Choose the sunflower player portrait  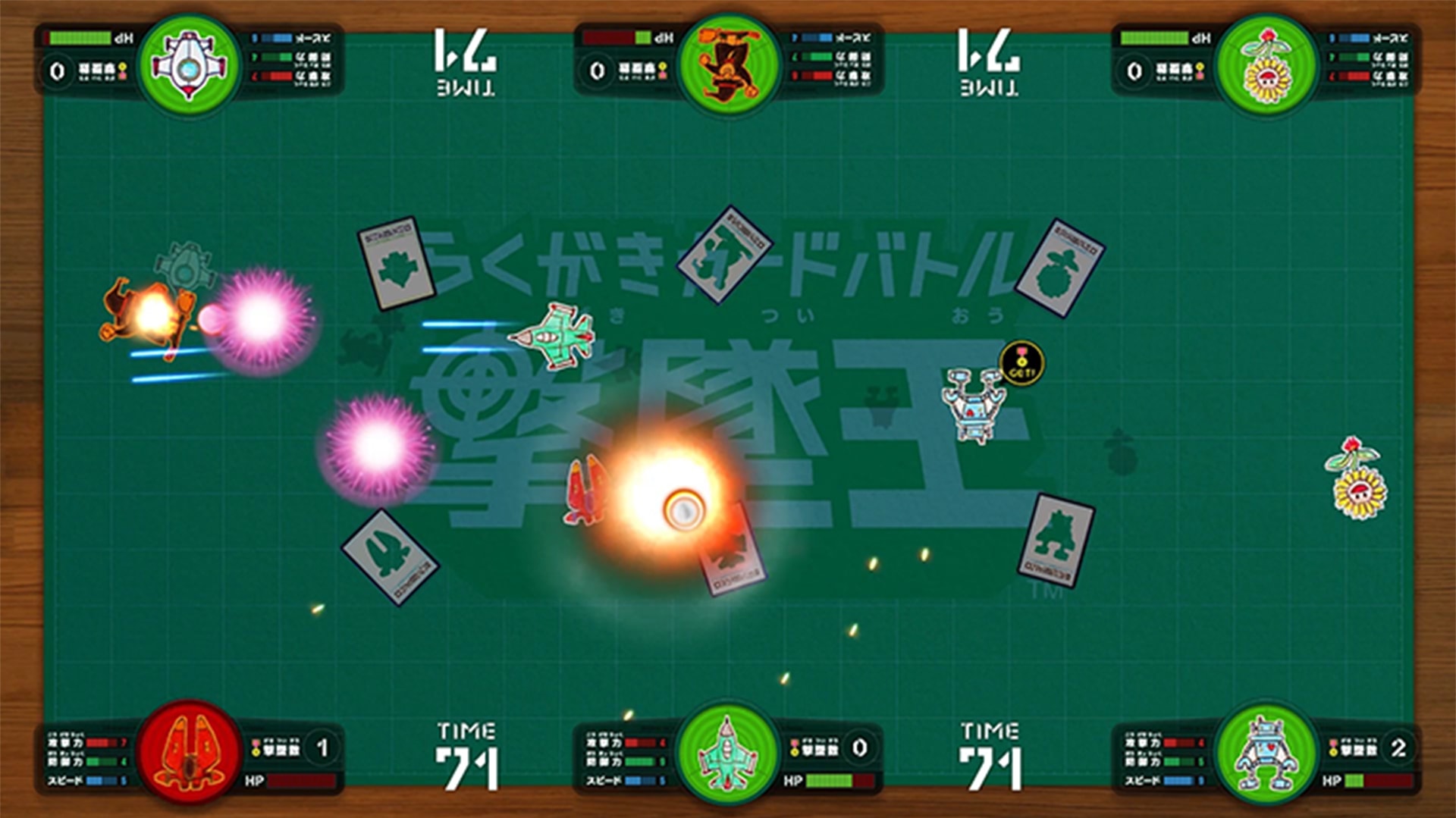[1266, 65]
